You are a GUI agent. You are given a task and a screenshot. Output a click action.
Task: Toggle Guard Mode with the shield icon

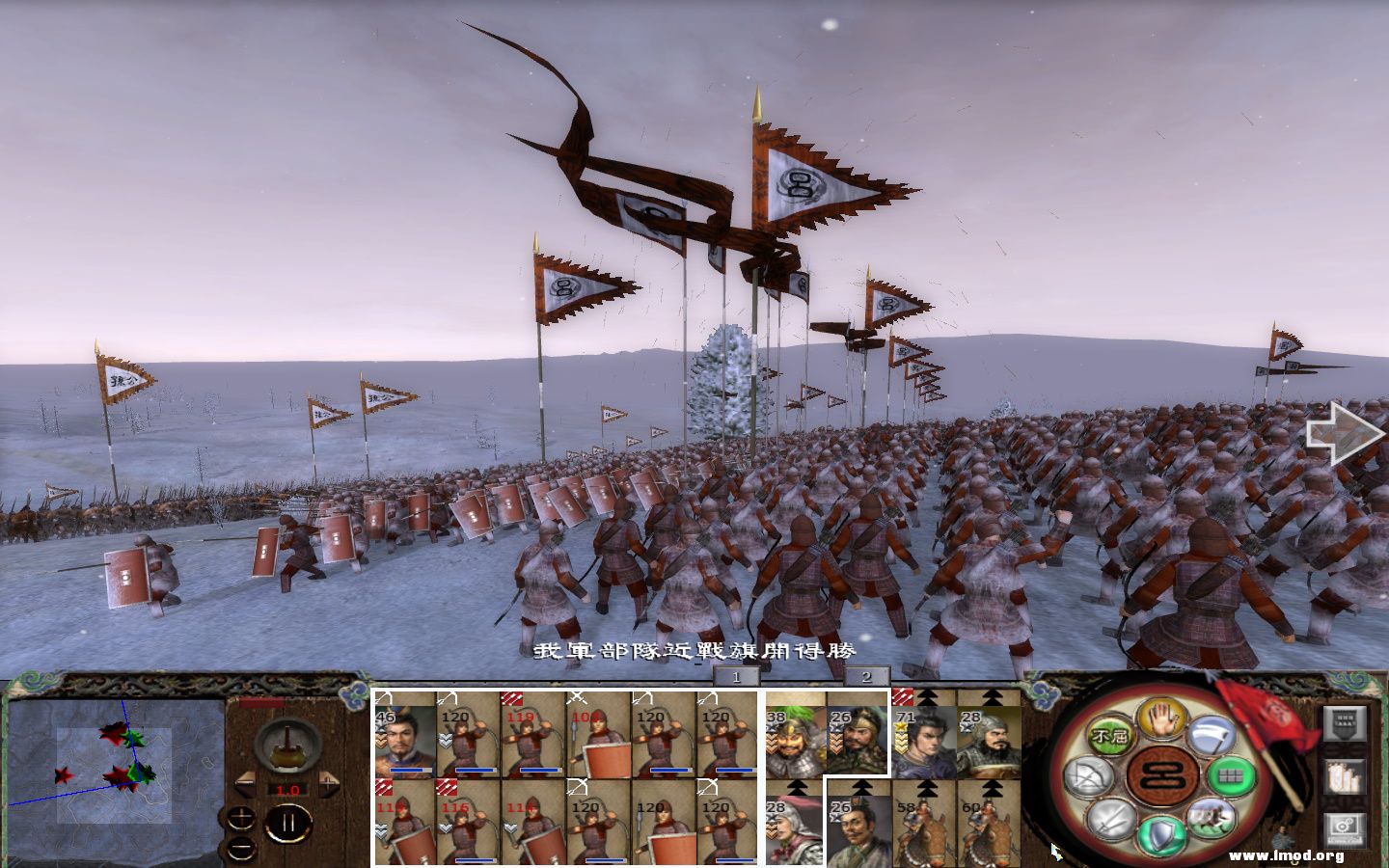tap(1158, 831)
